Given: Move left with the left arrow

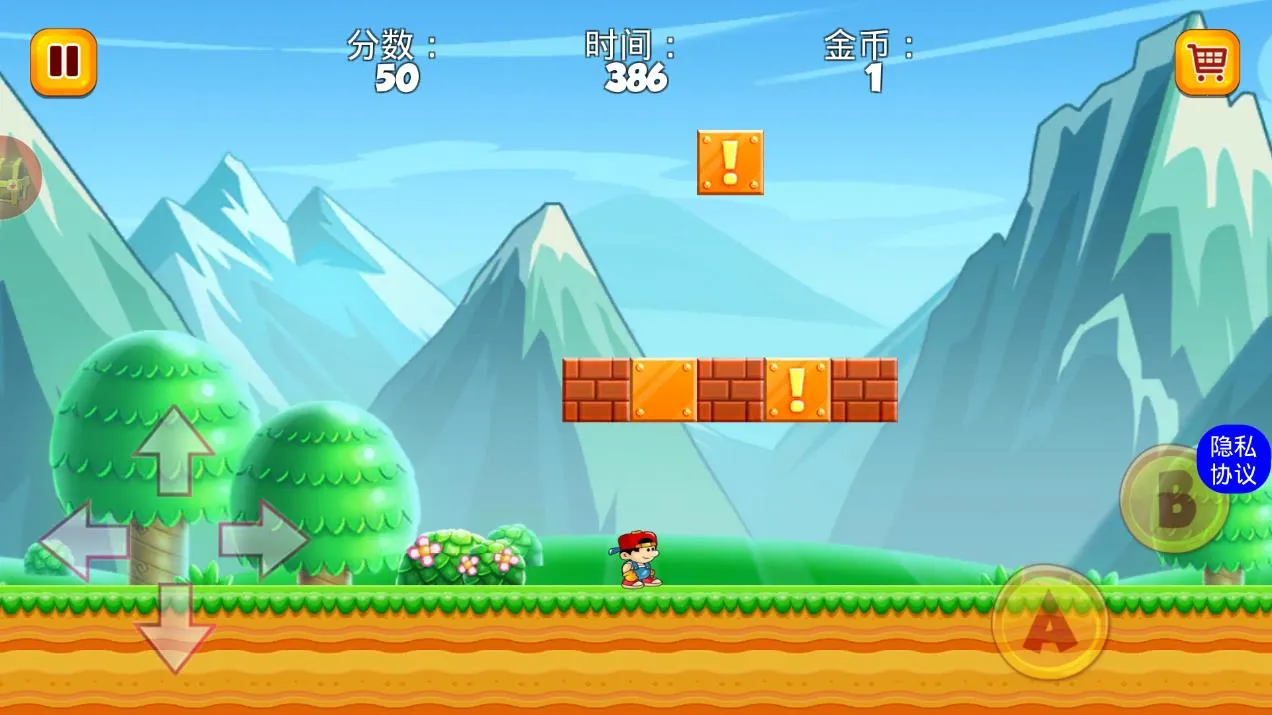Looking at the screenshot, I should click(84, 541).
